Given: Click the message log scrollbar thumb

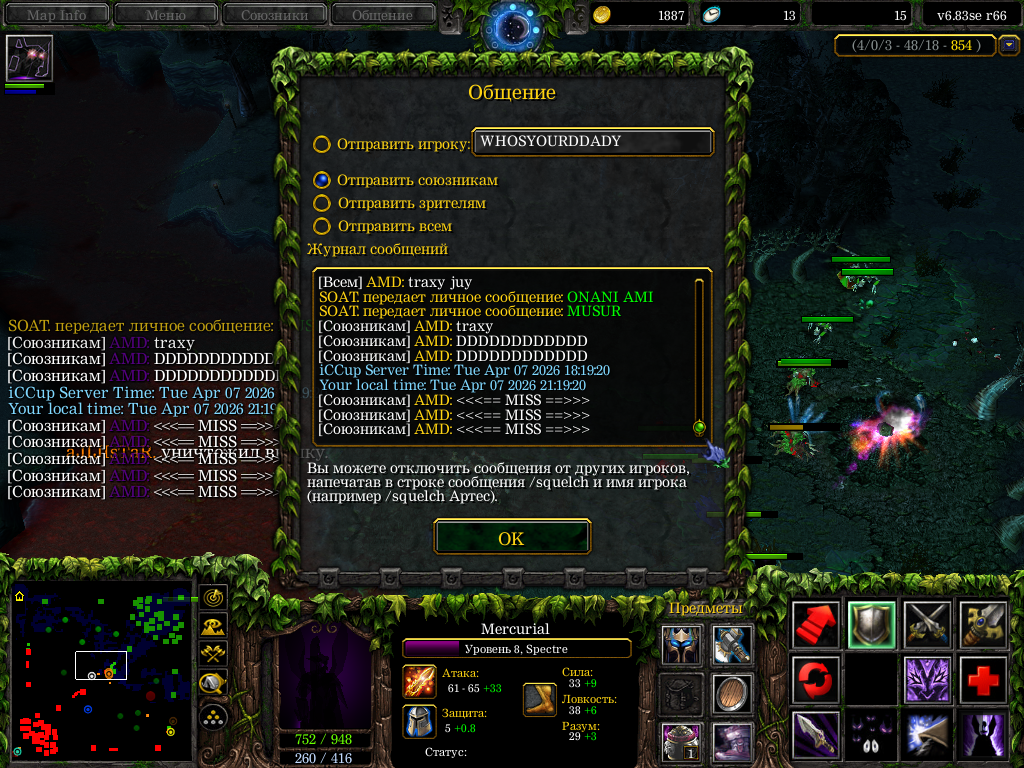Looking at the screenshot, I should coord(699,427).
